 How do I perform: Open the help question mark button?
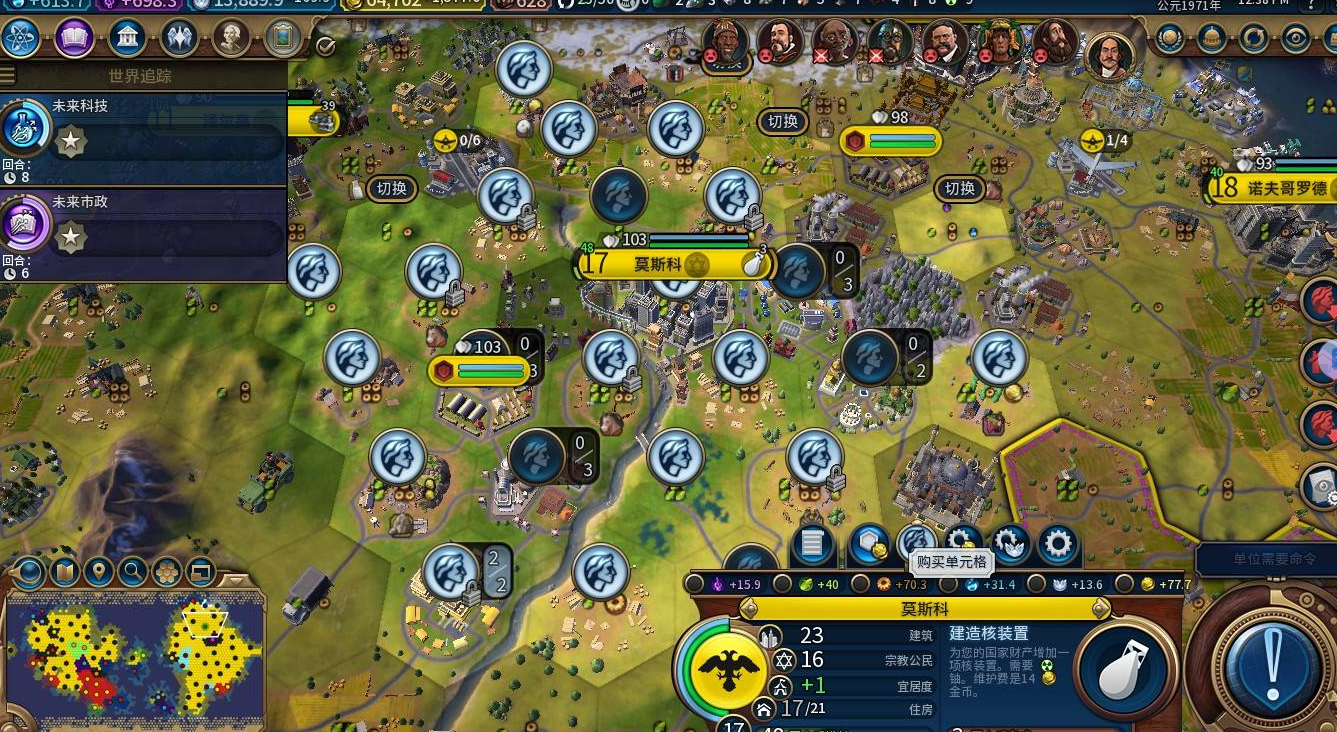[1312, 6]
